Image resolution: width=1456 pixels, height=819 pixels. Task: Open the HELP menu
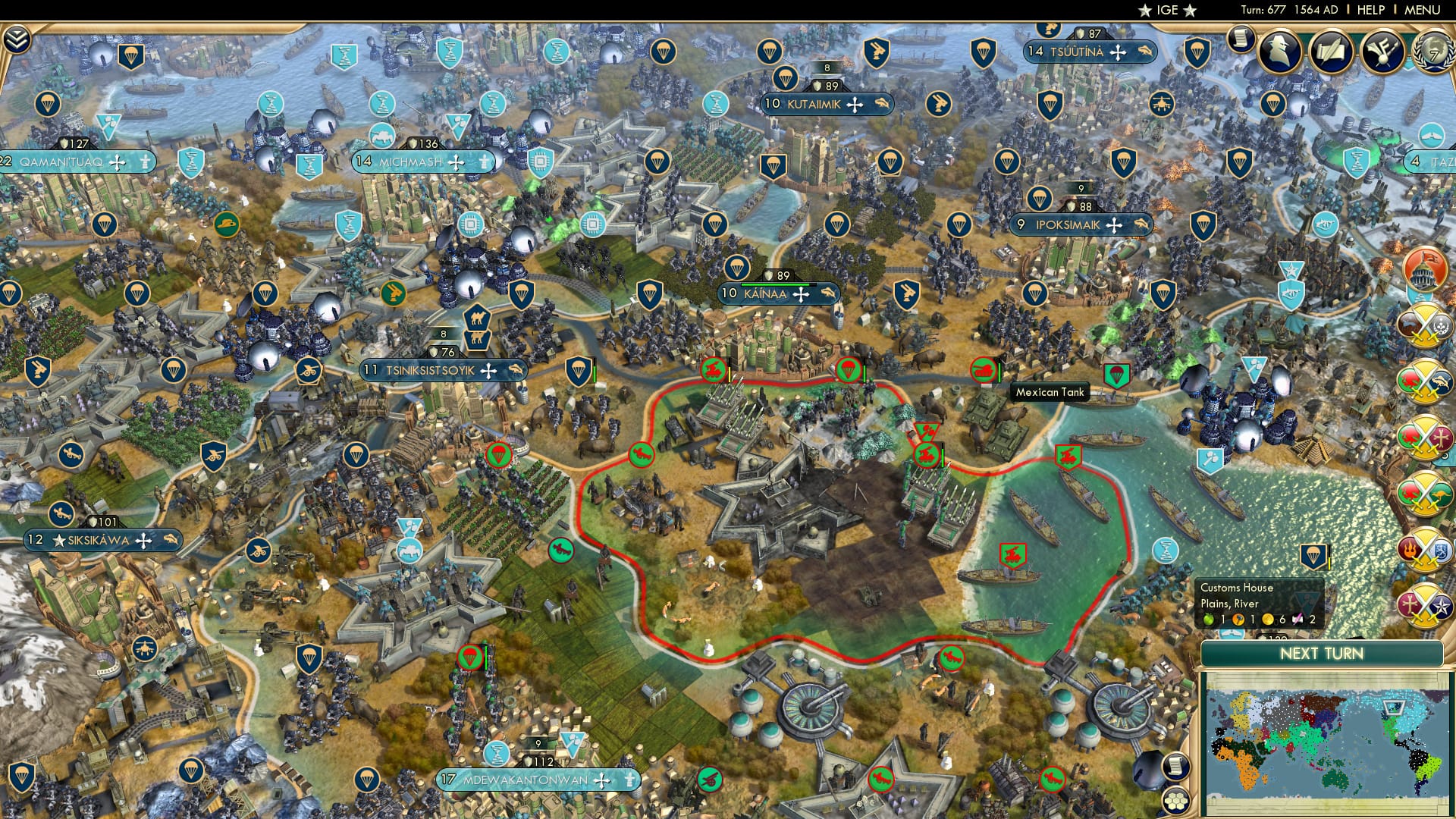point(1370,10)
